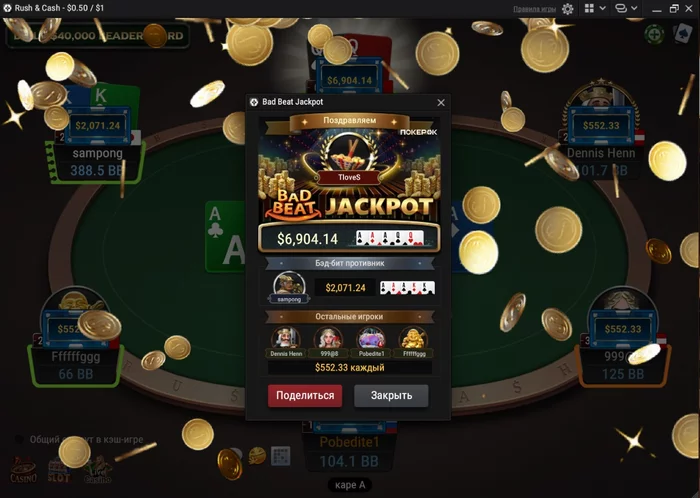Select the 999@8 avatar in the popup
Viewport: 700px width, 498px height.
click(x=328, y=338)
